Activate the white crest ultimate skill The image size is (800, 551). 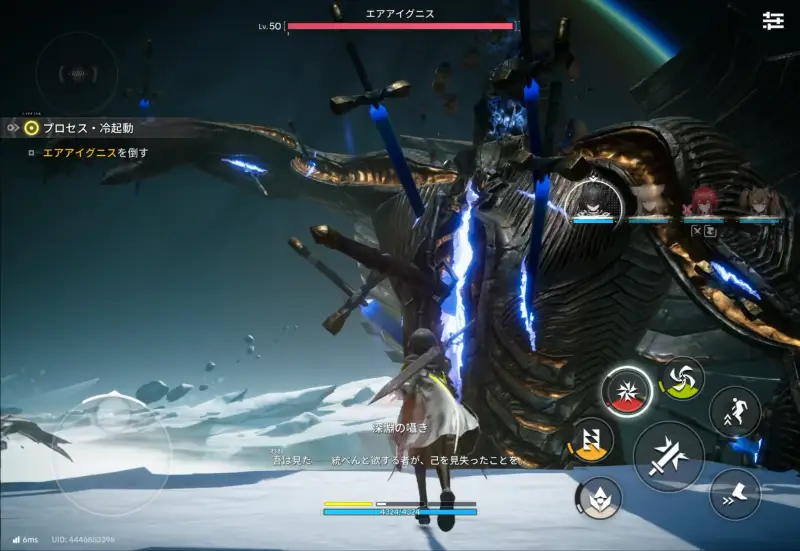[599, 495]
